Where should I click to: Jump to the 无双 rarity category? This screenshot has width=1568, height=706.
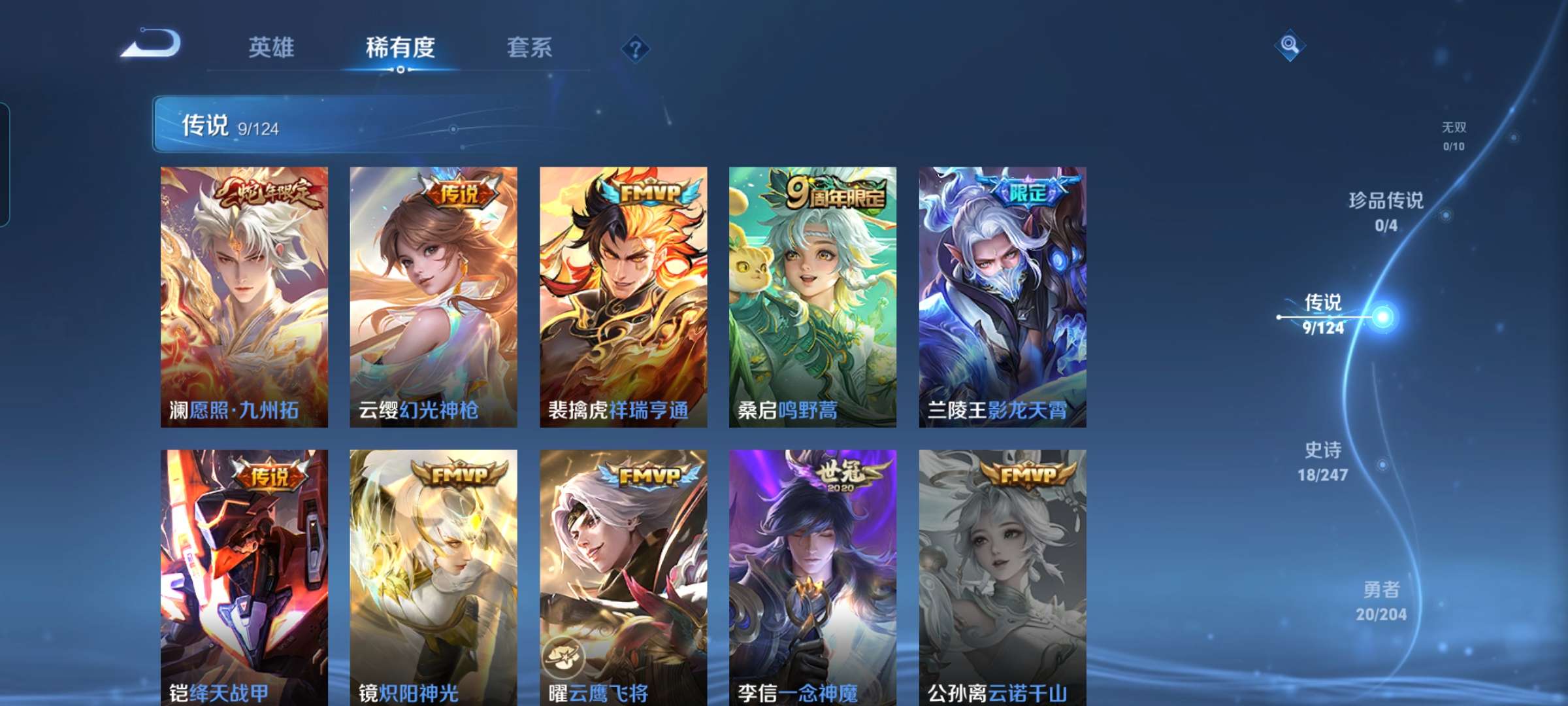click(1454, 128)
